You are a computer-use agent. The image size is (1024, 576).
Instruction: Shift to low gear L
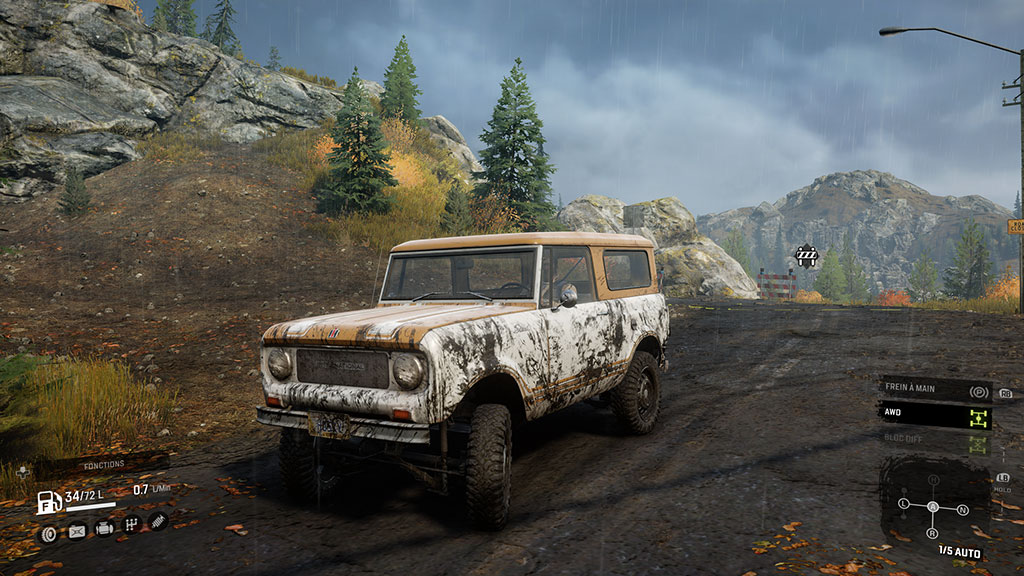(904, 502)
